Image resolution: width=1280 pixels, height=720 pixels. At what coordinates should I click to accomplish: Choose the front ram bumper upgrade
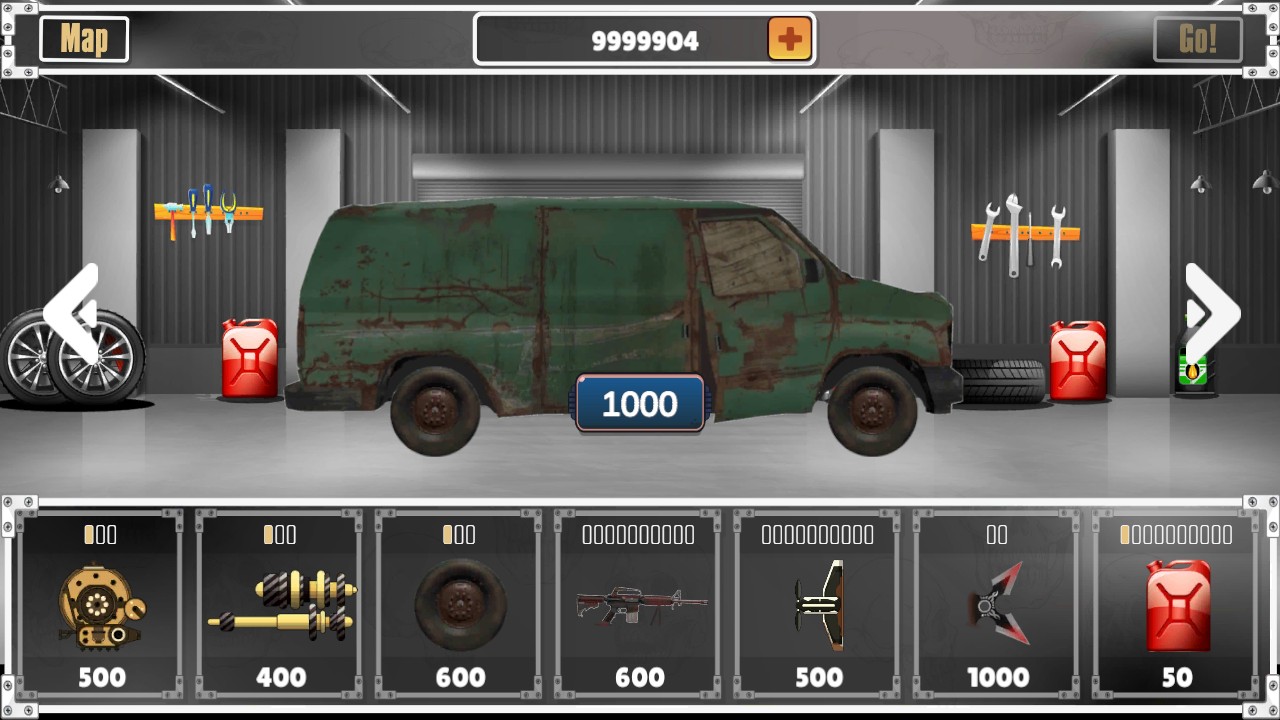point(819,605)
